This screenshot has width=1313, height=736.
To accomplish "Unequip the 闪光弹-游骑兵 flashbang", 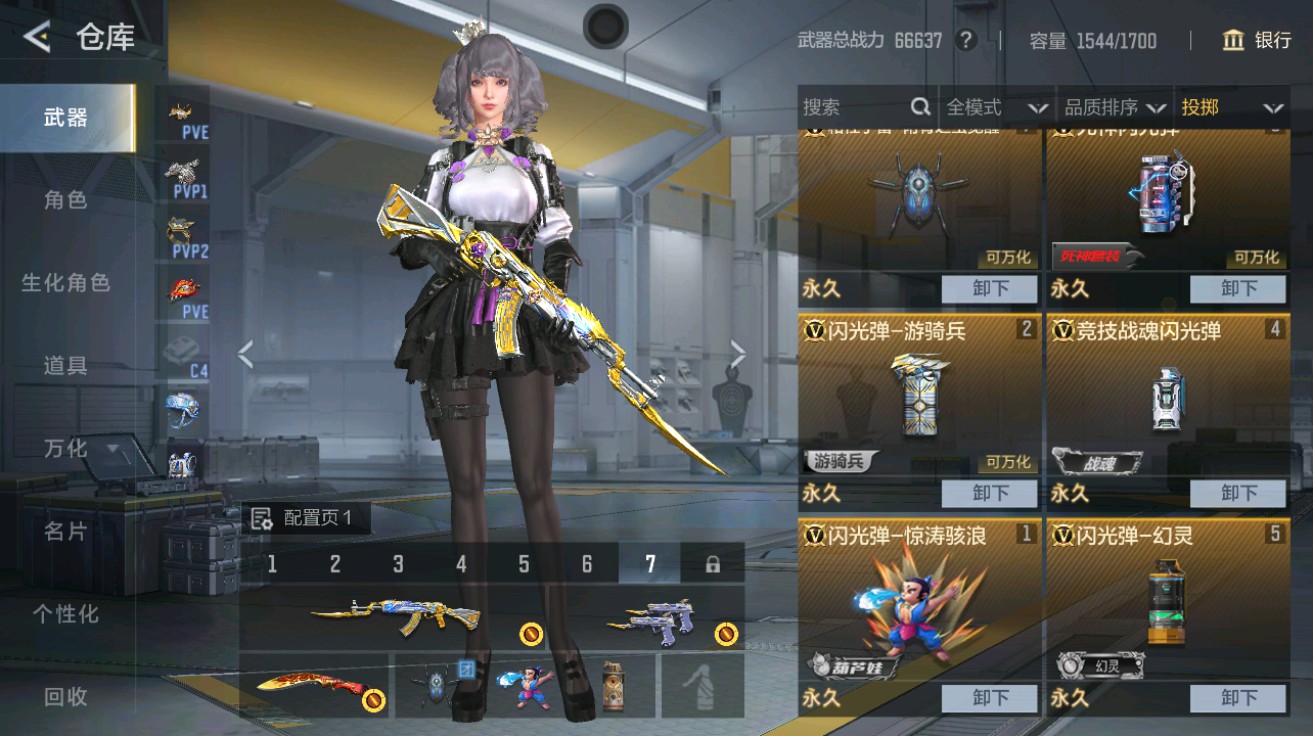I will point(989,493).
